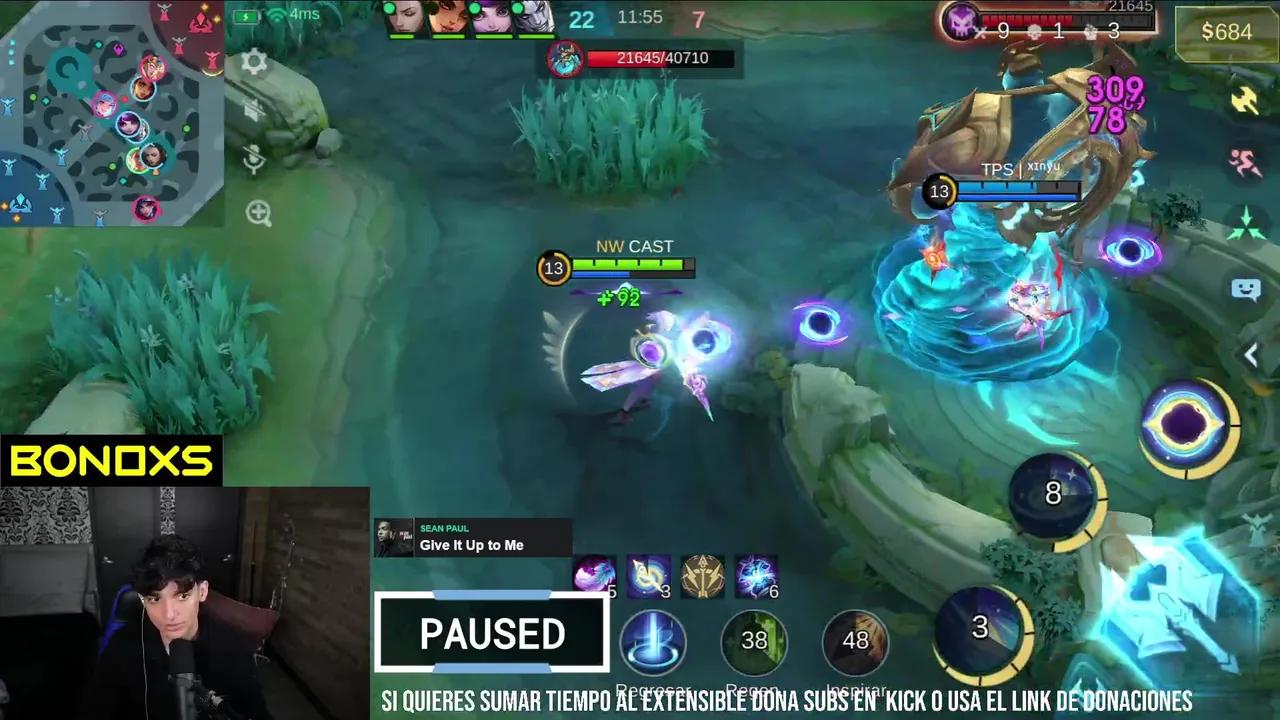
Task: Open the in-game settings gear icon
Action: coord(256,62)
